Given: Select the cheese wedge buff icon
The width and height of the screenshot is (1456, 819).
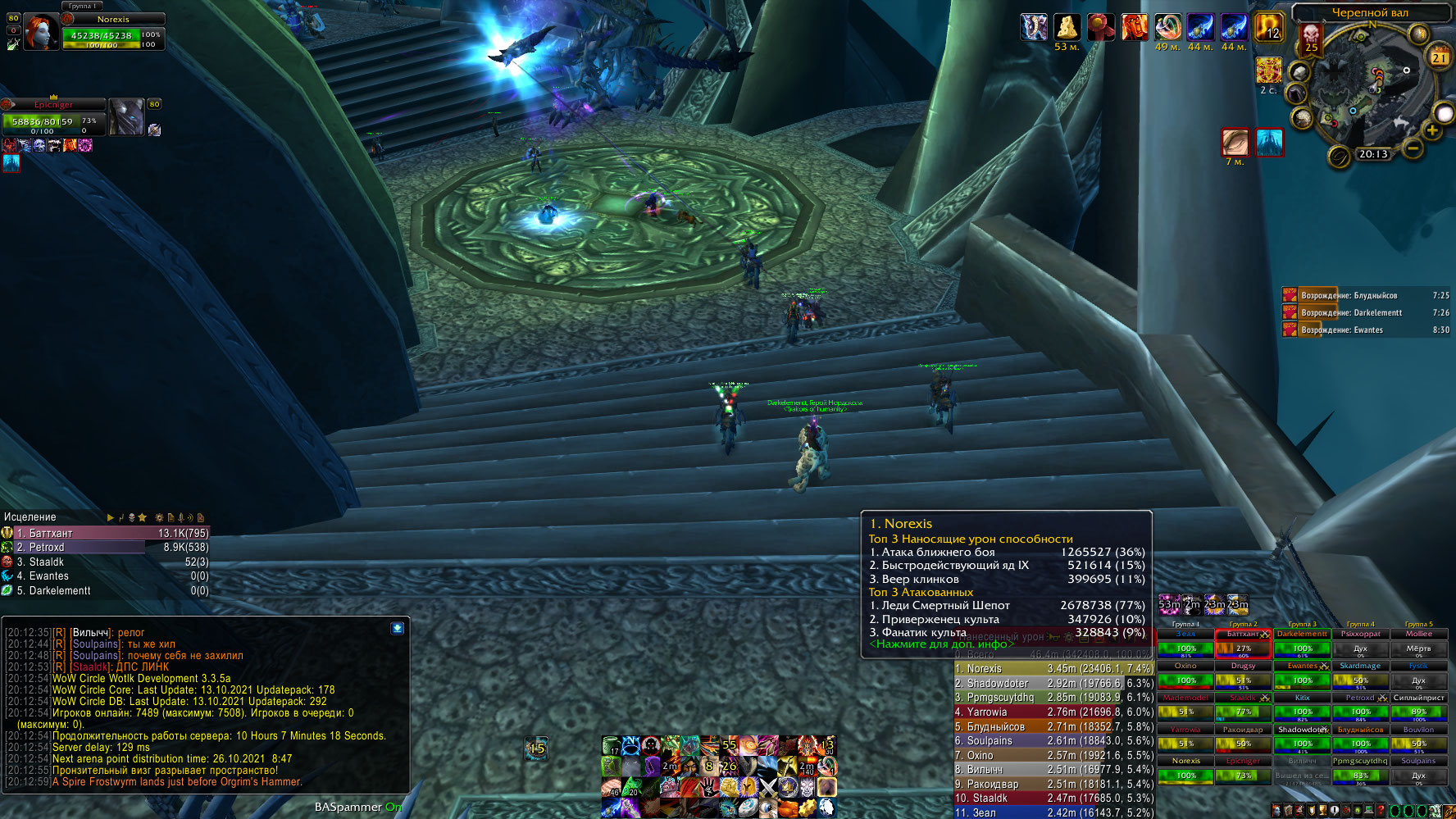Looking at the screenshot, I should (x=1067, y=27).
